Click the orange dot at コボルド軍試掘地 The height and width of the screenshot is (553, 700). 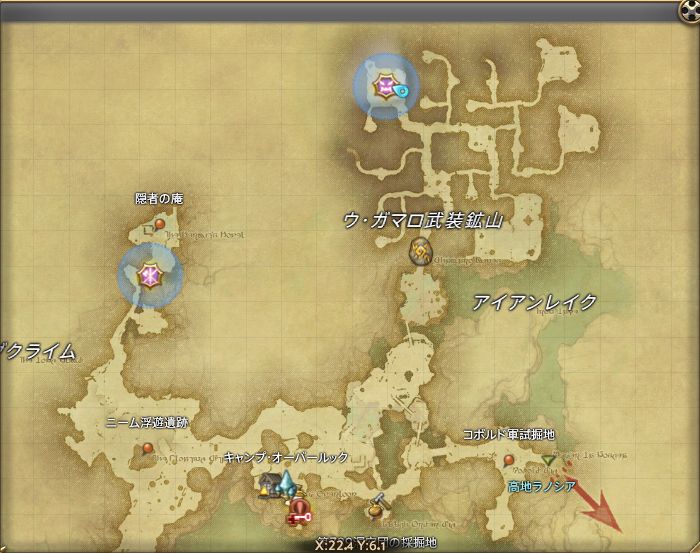pos(509,460)
